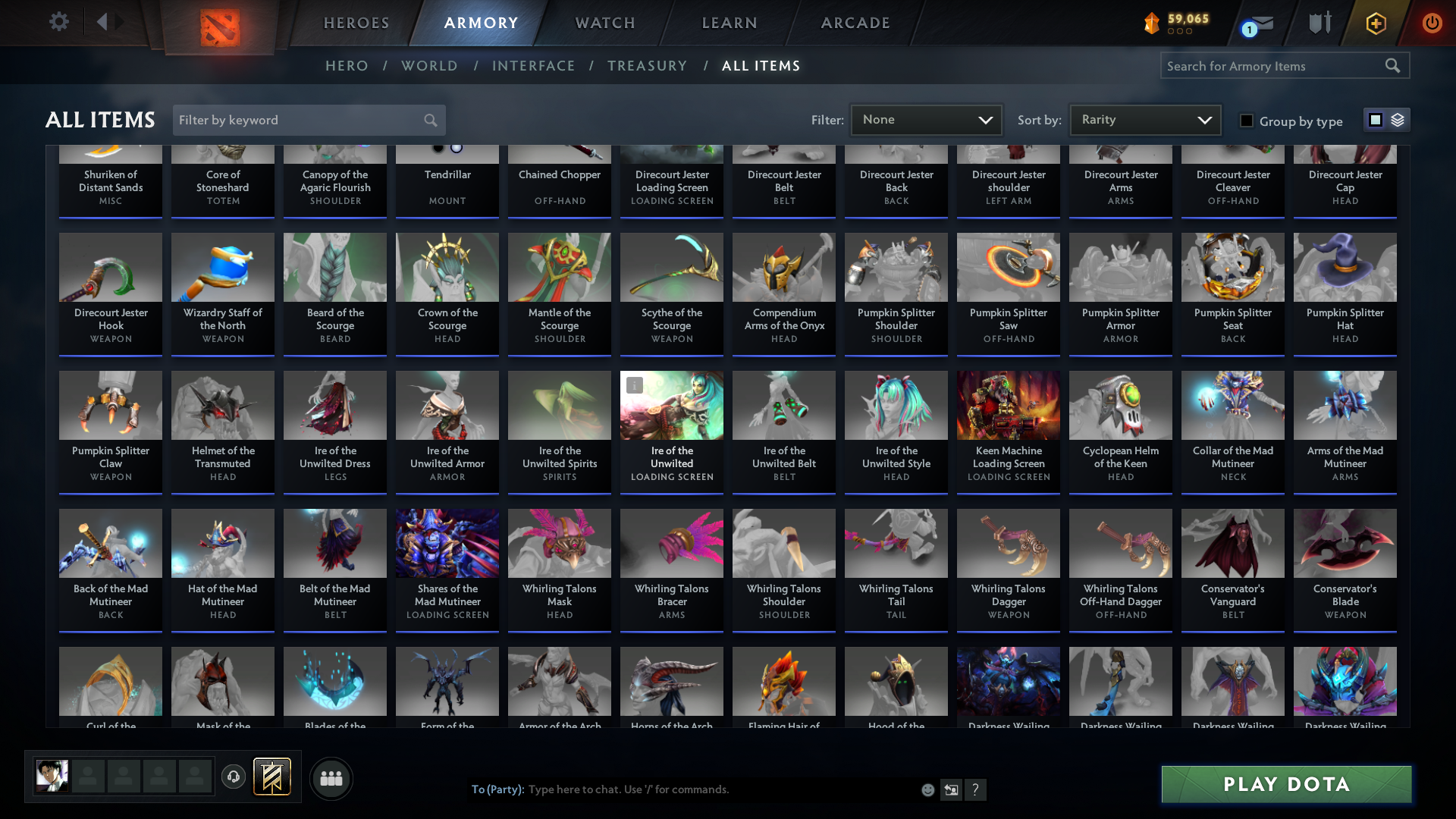Open the Filter dropdown set to None
Viewport: 1456px width, 819px height.
coord(926,119)
